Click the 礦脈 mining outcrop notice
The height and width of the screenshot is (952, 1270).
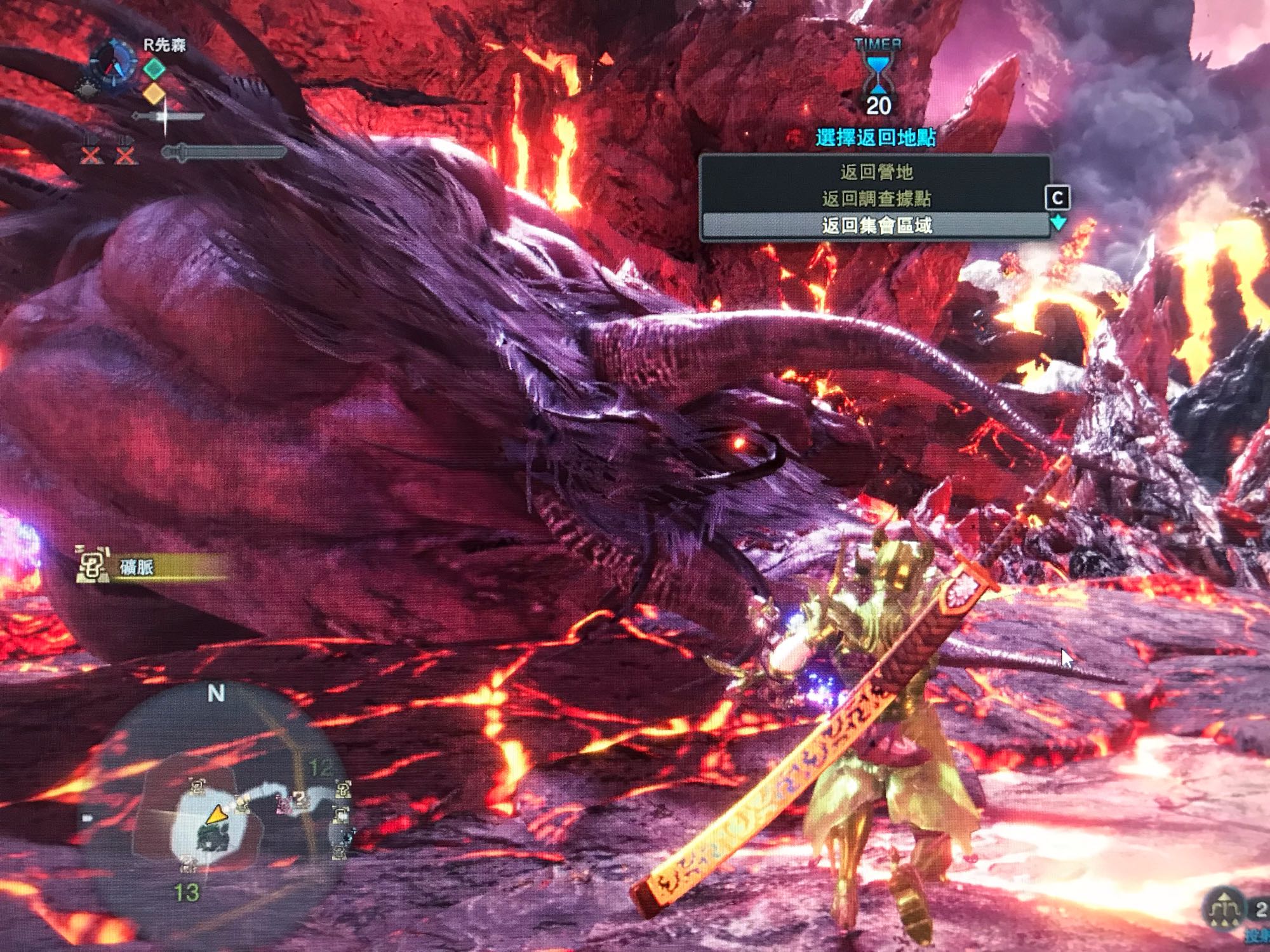pyautogui.click(x=152, y=567)
